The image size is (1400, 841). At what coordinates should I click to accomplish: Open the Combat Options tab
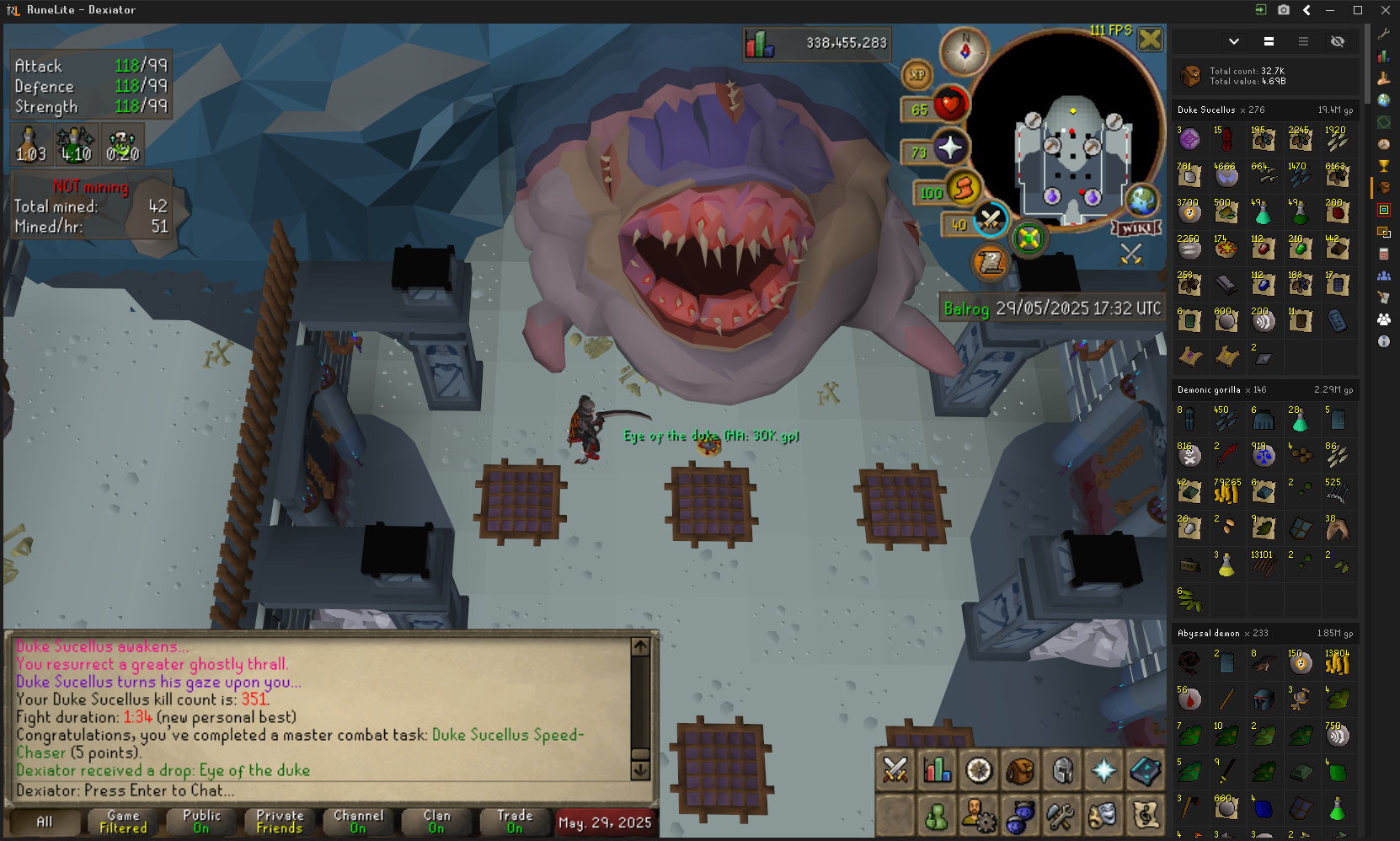click(895, 770)
